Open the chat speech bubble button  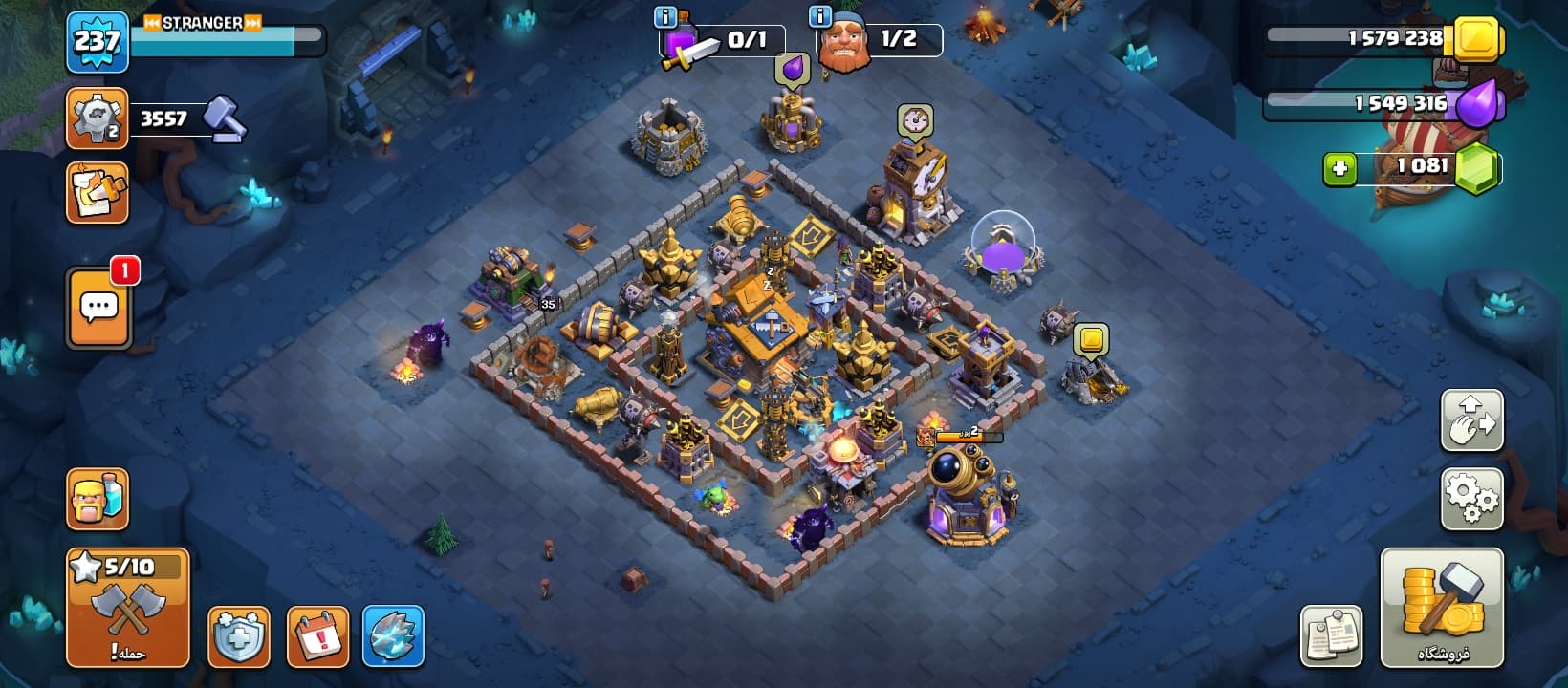point(98,308)
